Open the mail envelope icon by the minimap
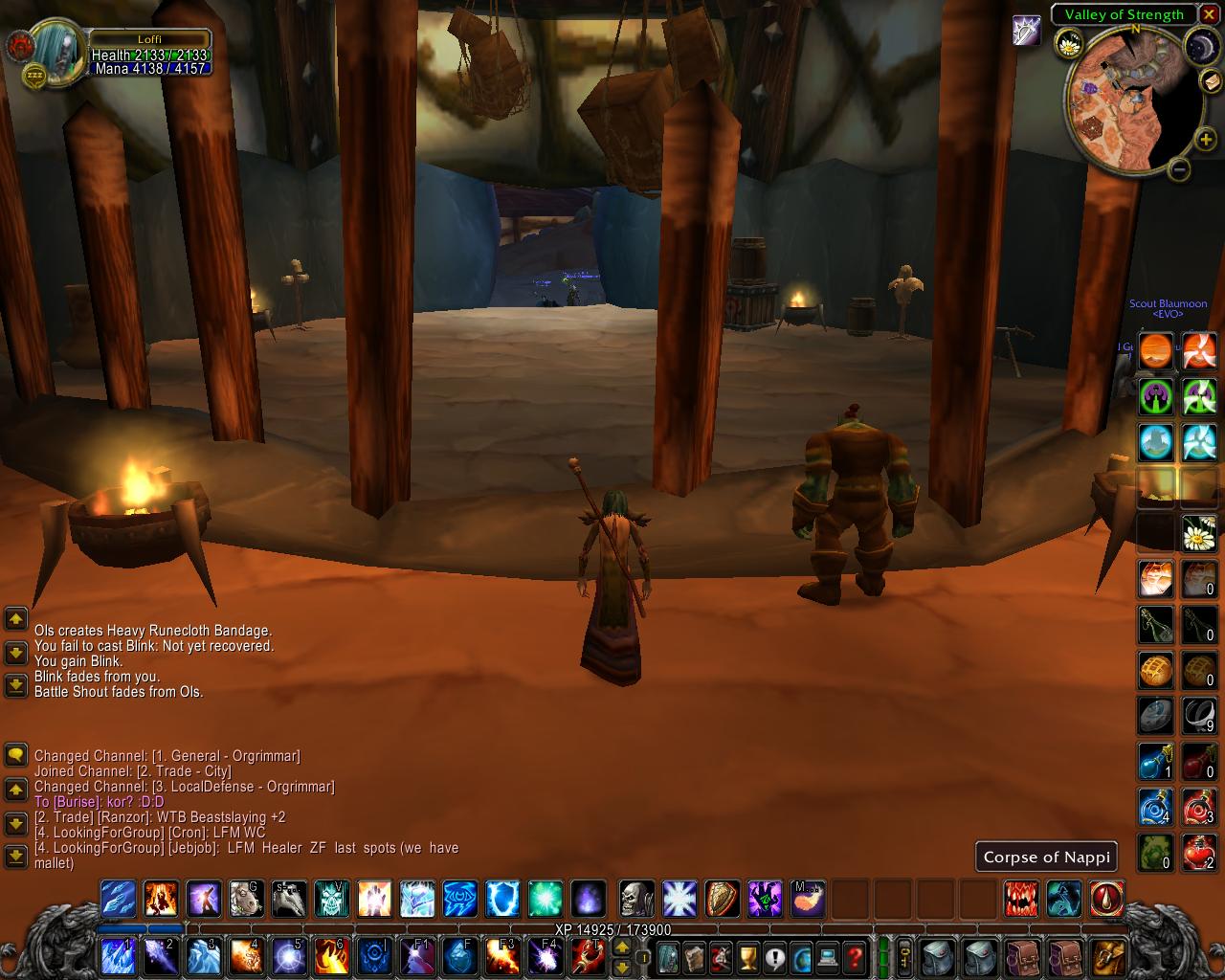This screenshot has height=980, width=1225. pos(1210,80)
